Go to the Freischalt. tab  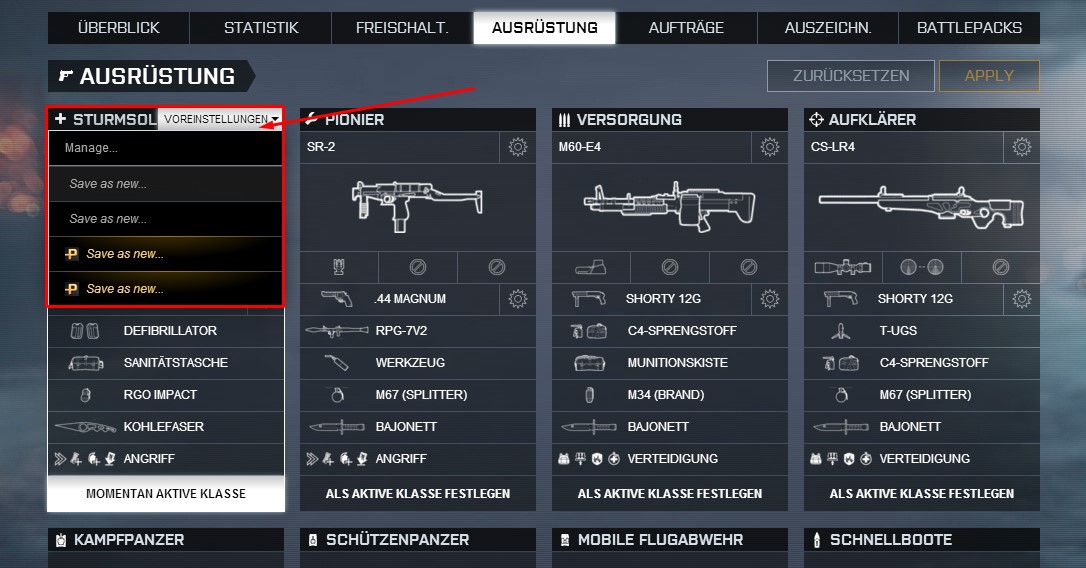(402, 28)
